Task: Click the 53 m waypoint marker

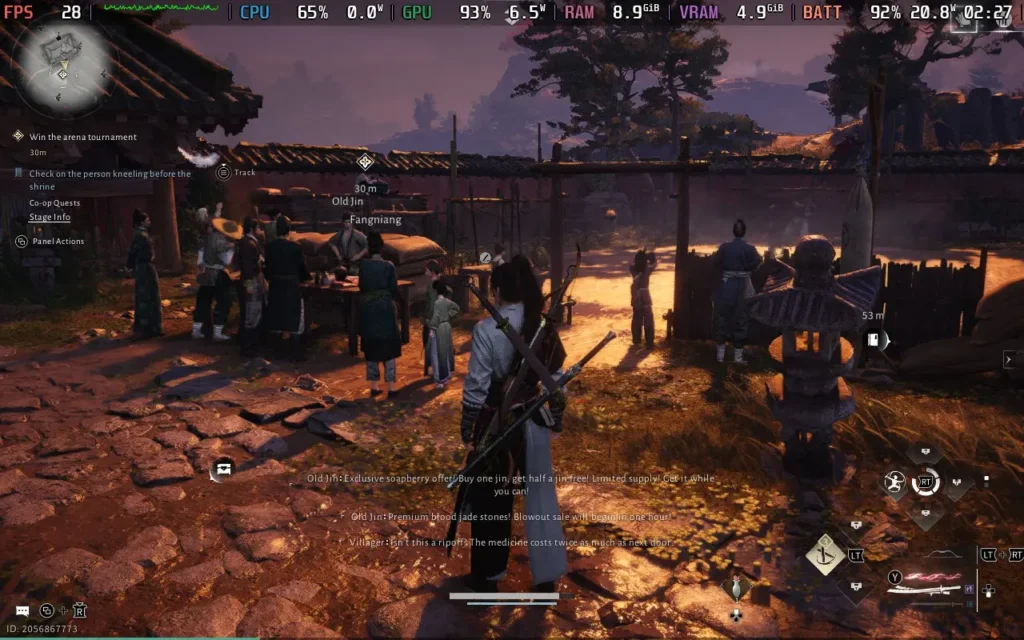Action: click(874, 341)
